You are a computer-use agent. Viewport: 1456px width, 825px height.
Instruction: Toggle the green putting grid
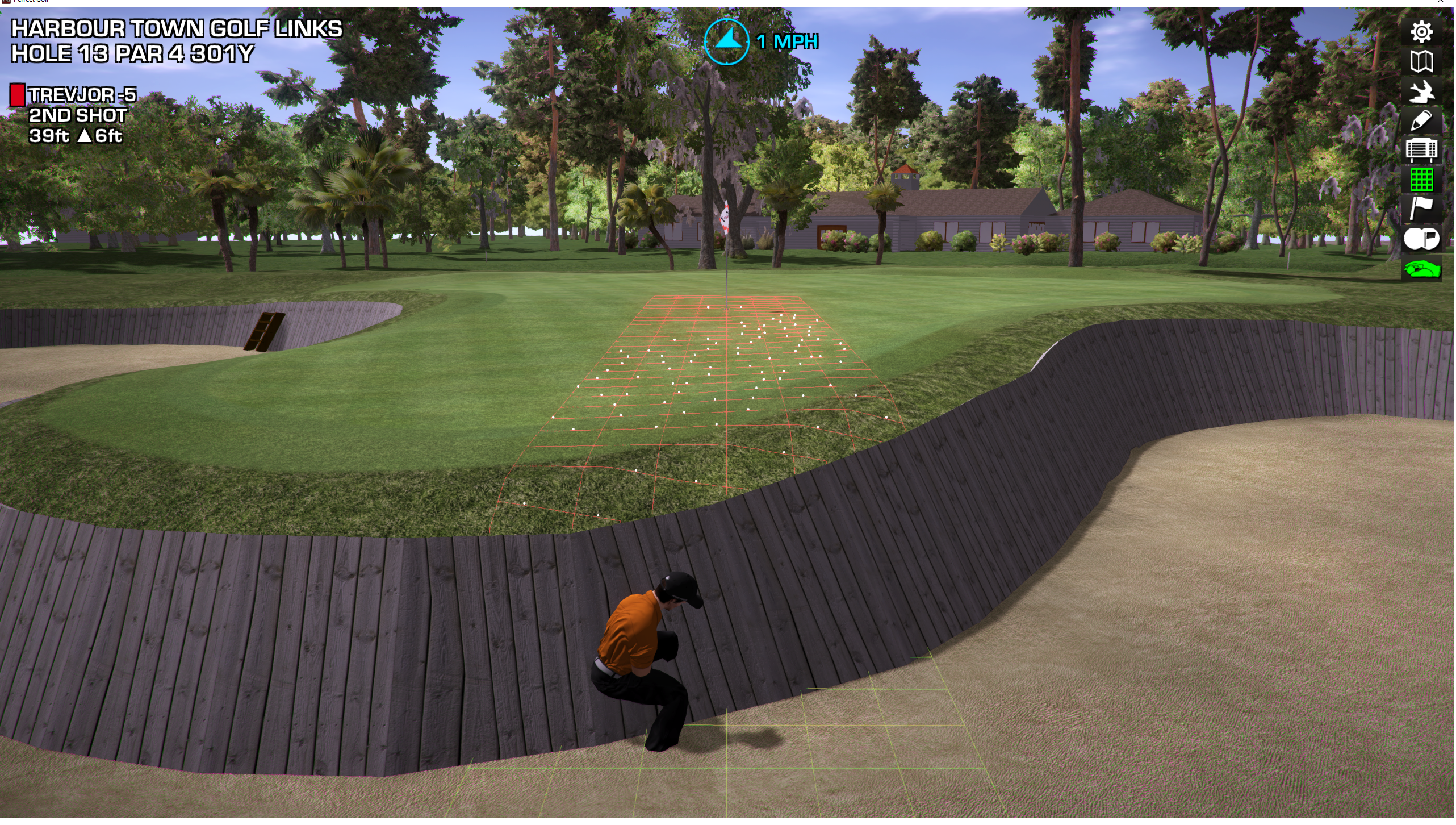point(1423,180)
